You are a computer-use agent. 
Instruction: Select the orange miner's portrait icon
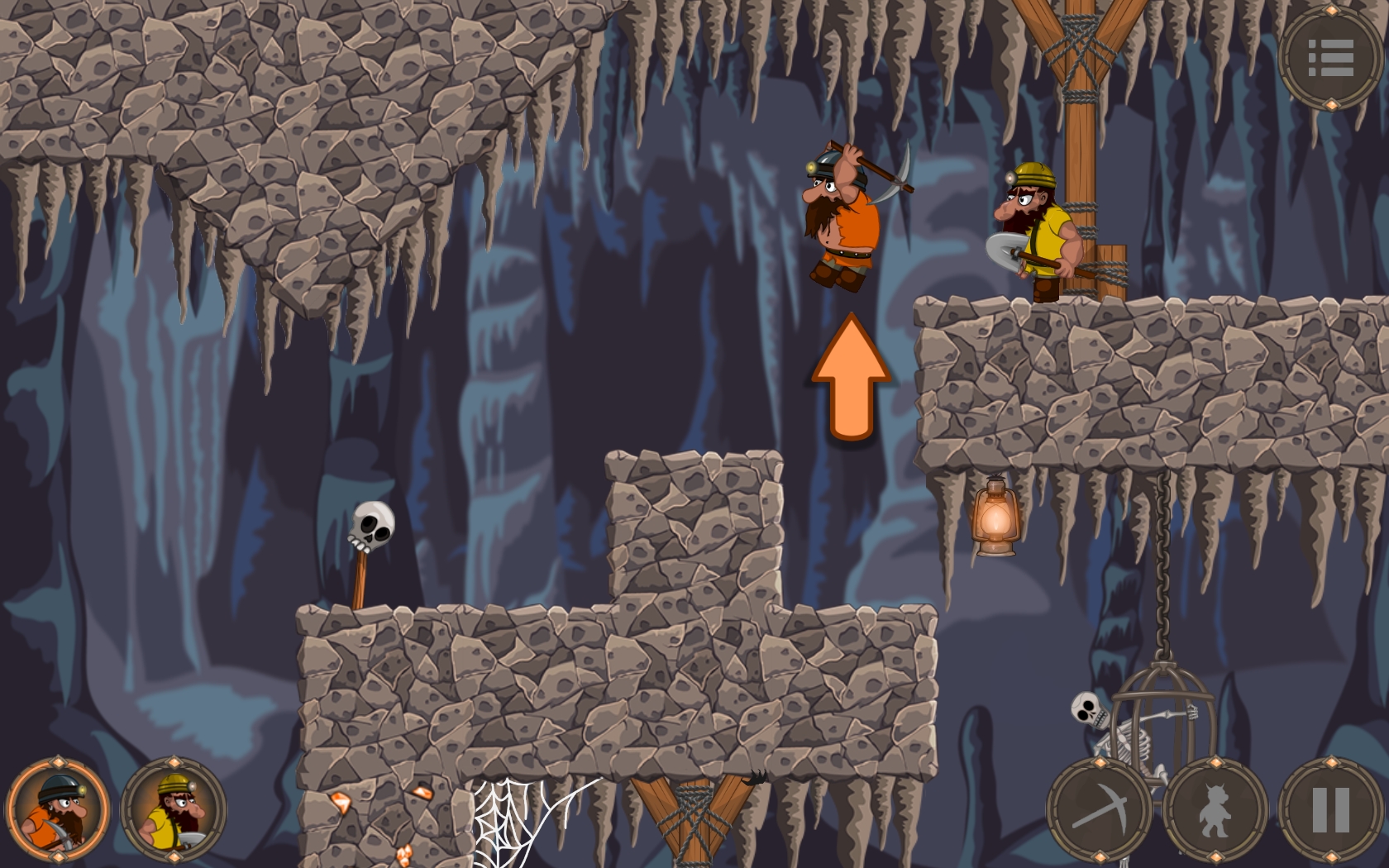click(56, 808)
